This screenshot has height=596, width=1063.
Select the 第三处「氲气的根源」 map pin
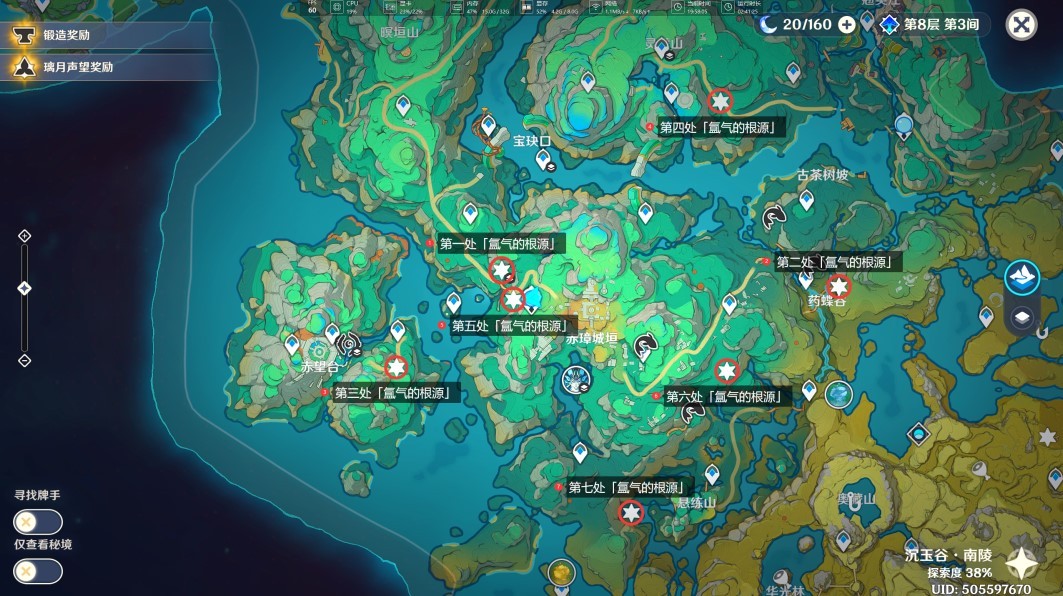point(396,367)
